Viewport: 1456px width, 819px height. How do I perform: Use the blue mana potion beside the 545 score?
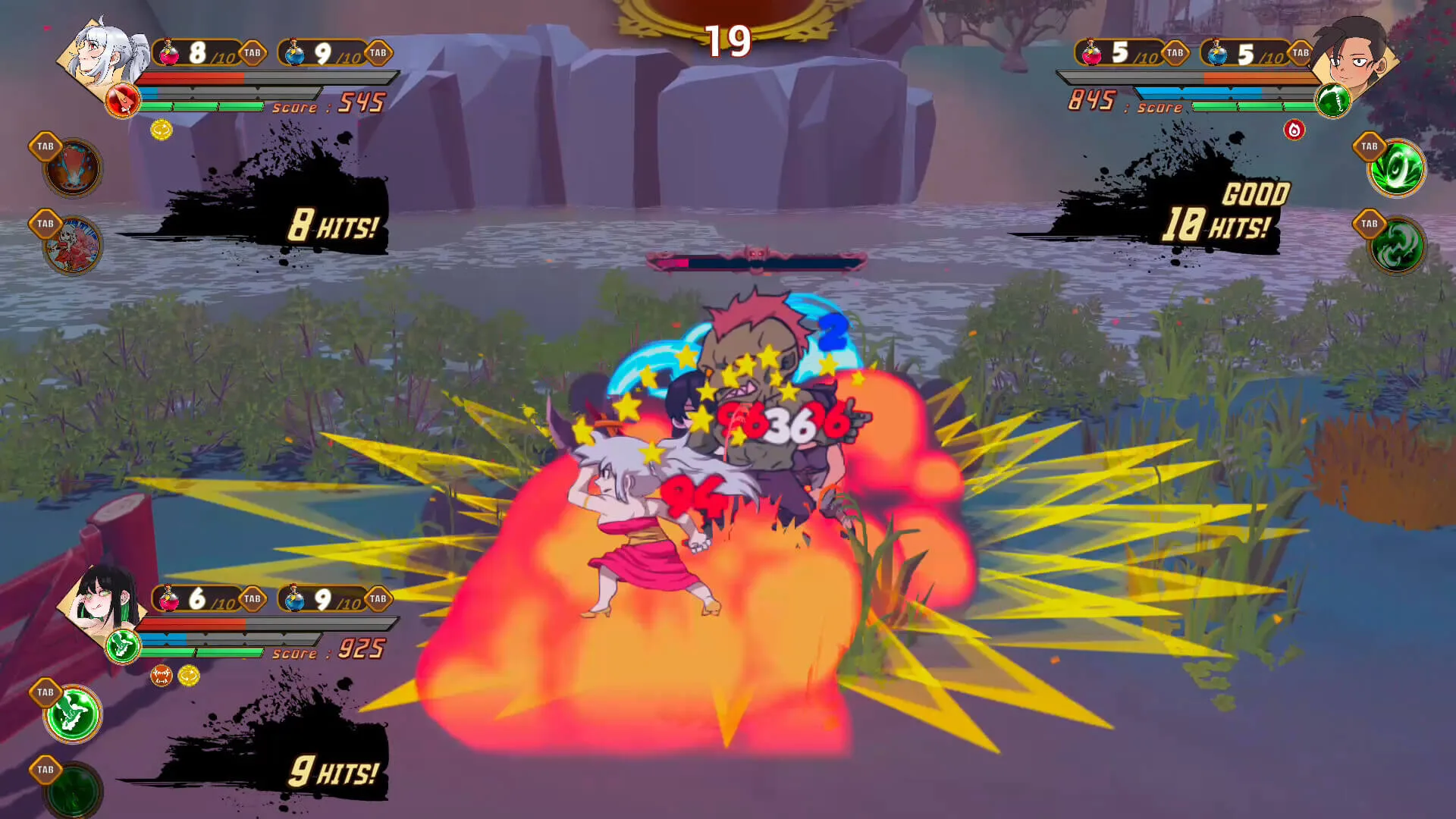(x=294, y=53)
